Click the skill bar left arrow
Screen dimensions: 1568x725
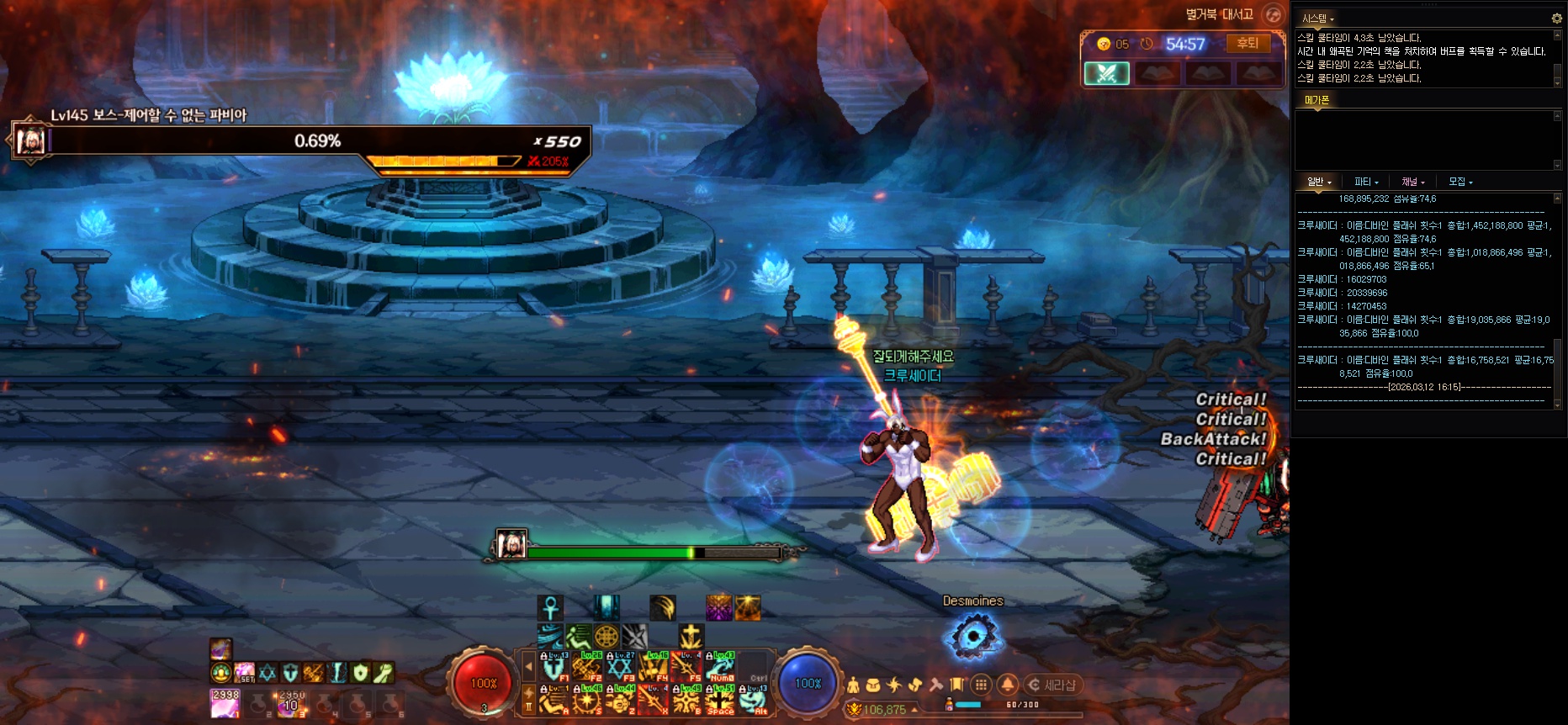tap(529, 667)
